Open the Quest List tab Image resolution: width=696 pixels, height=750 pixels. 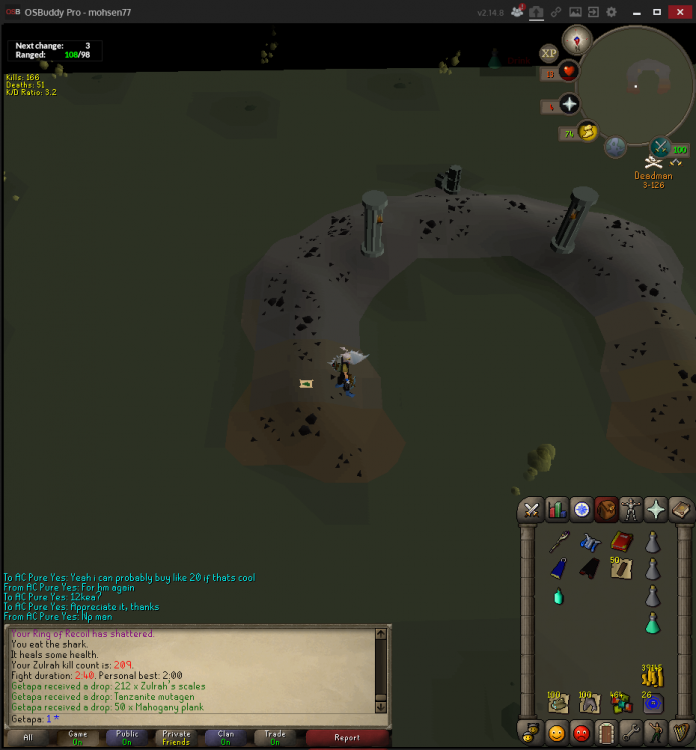point(581,509)
